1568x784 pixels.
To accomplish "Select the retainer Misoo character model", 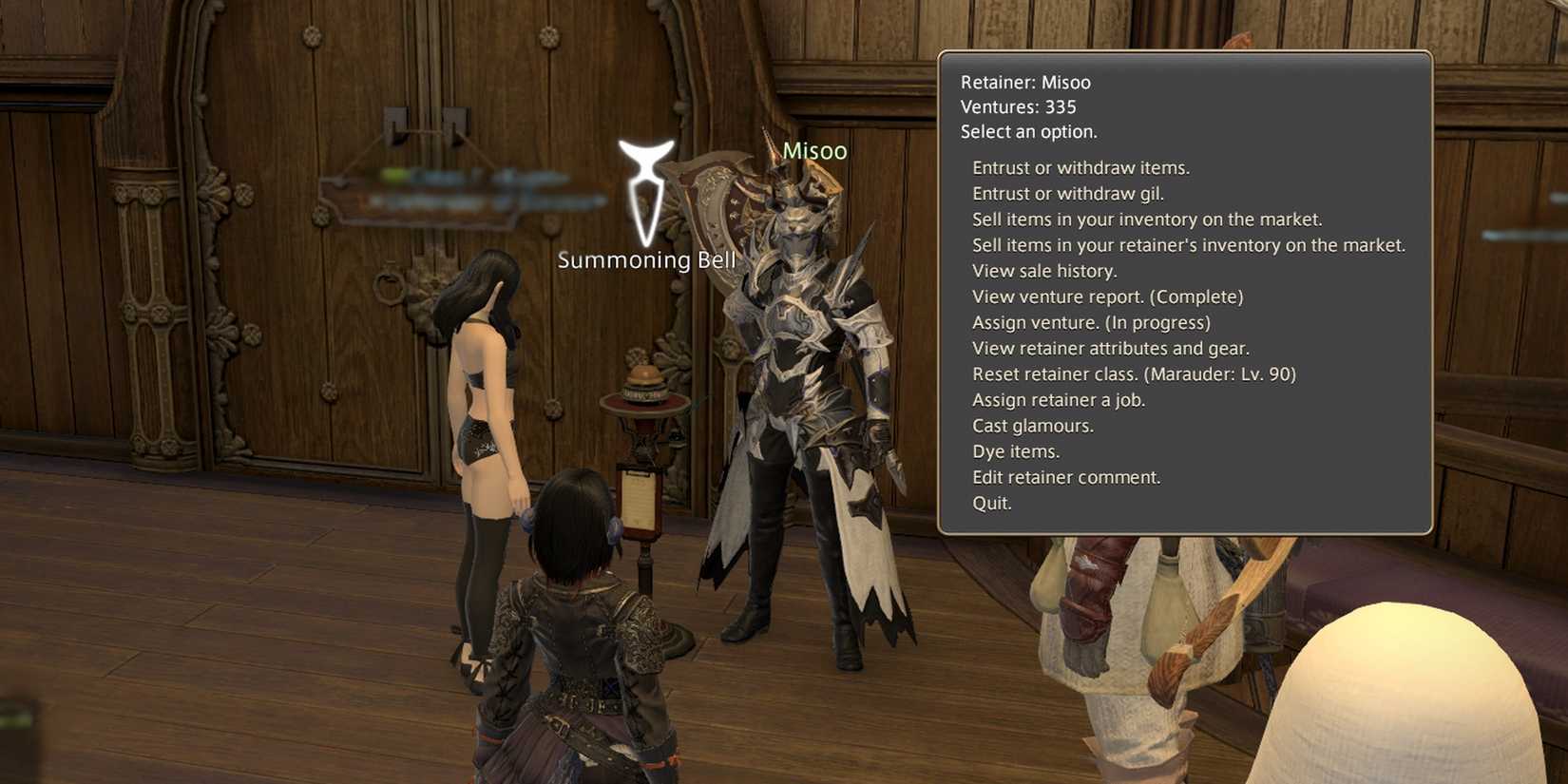I will pos(798,380).
